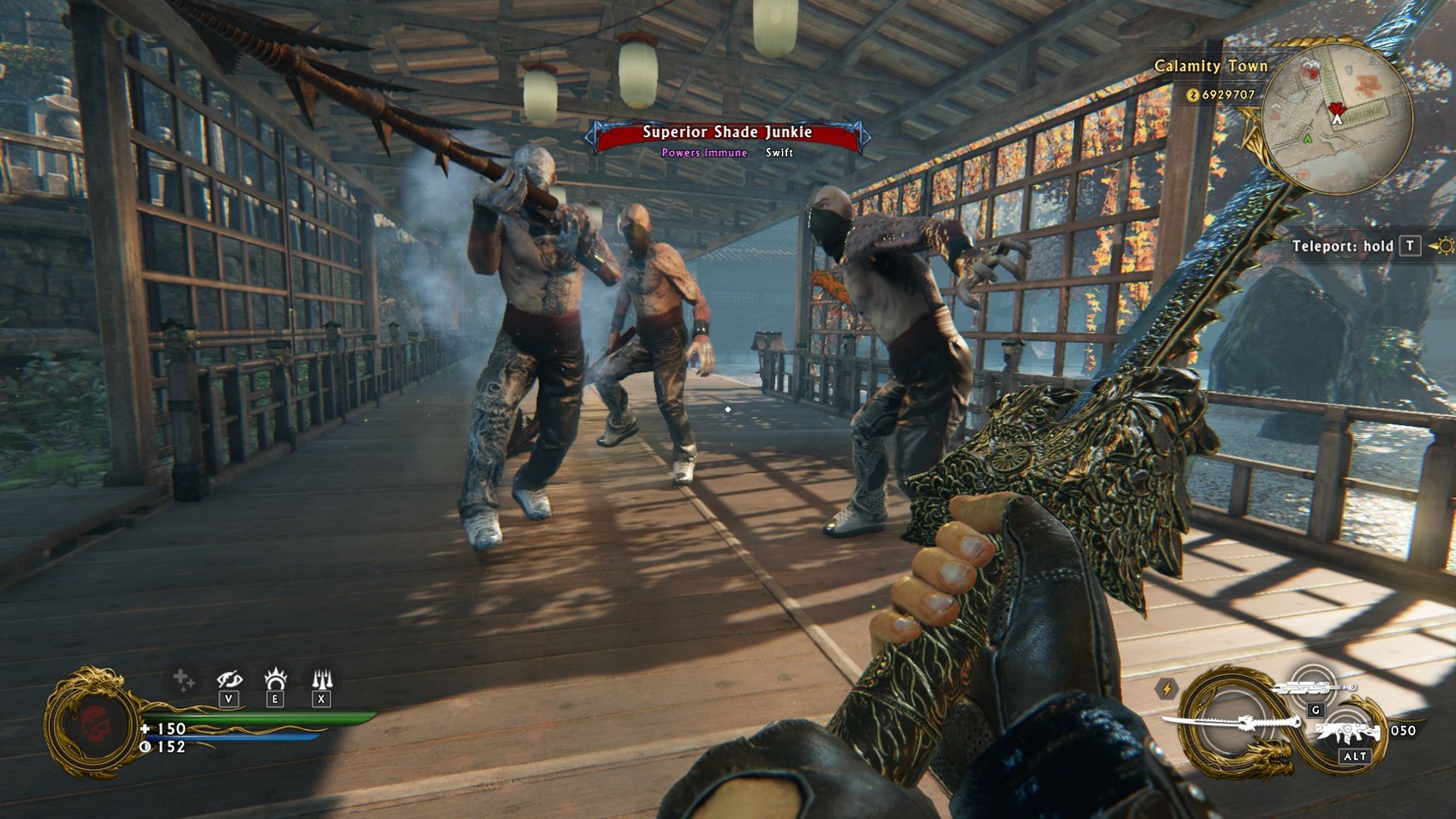Trigger the ground spikes ability icon
The image size is (1456, 819).
321,680
